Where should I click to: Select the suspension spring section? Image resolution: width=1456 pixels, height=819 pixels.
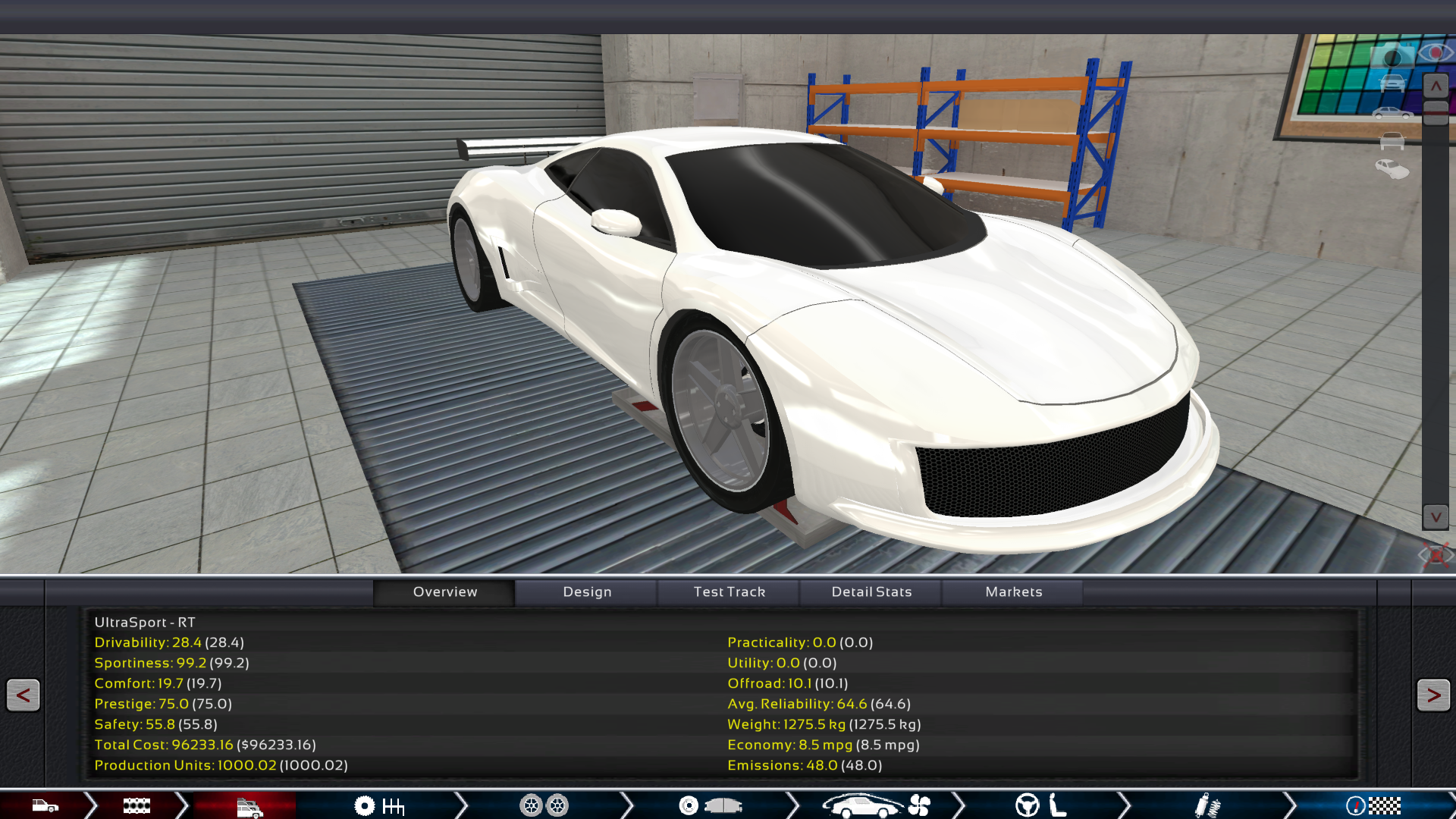pyautogui.click(x=1207, y=805)
